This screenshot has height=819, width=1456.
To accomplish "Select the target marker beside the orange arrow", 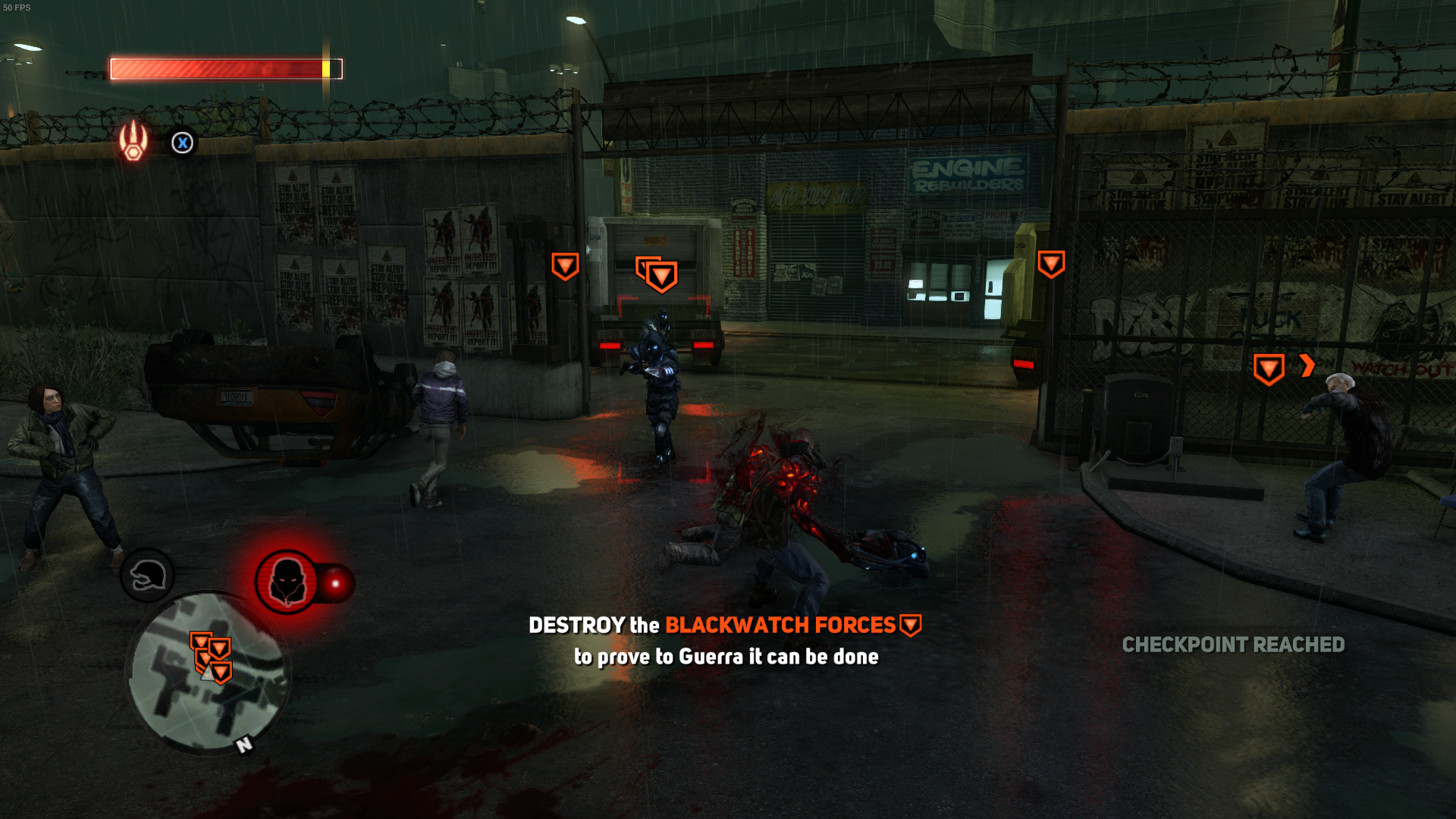I will [x=1268, y=369].
